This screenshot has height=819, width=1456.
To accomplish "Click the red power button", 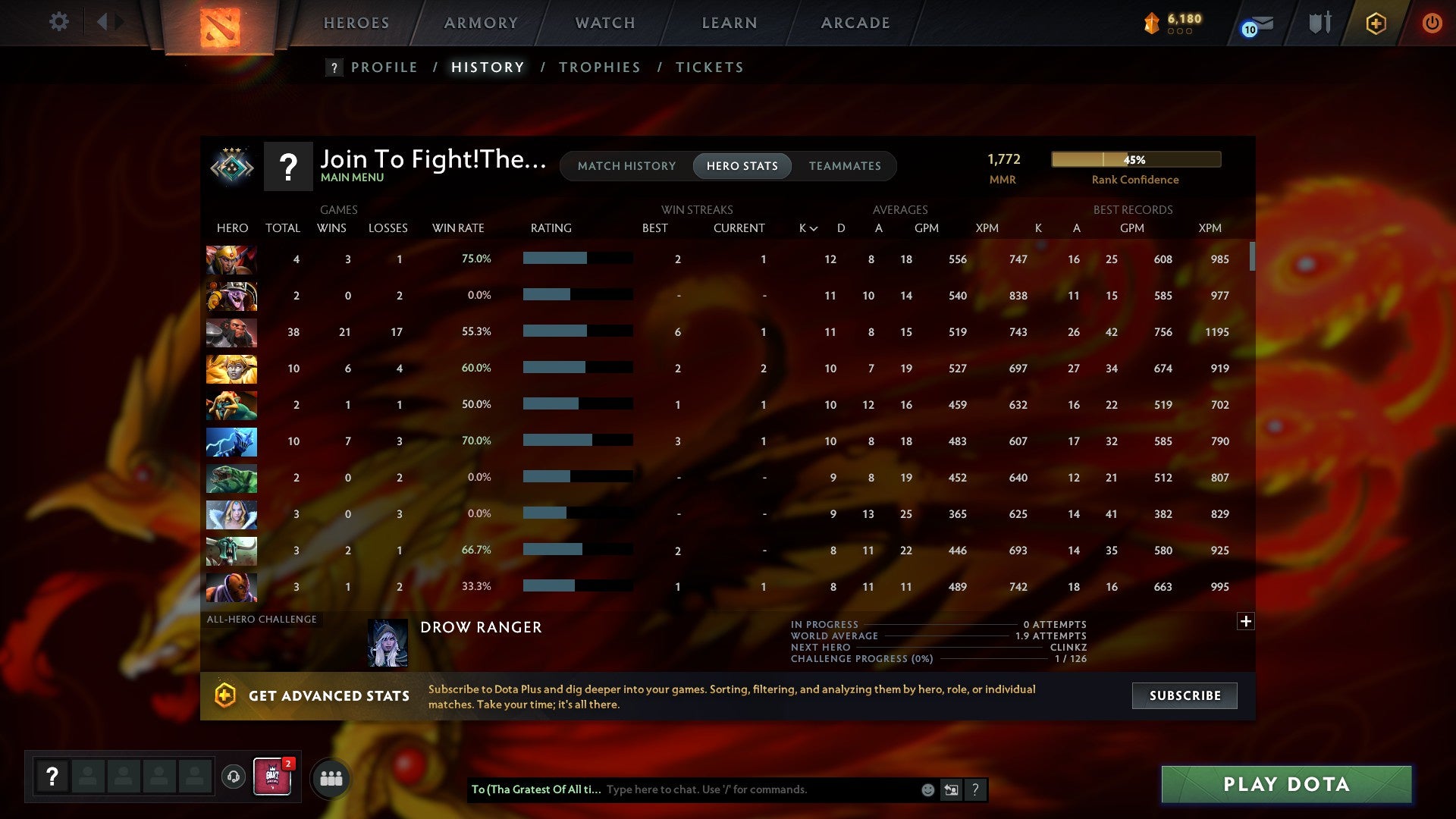I will click(1432, 23).
